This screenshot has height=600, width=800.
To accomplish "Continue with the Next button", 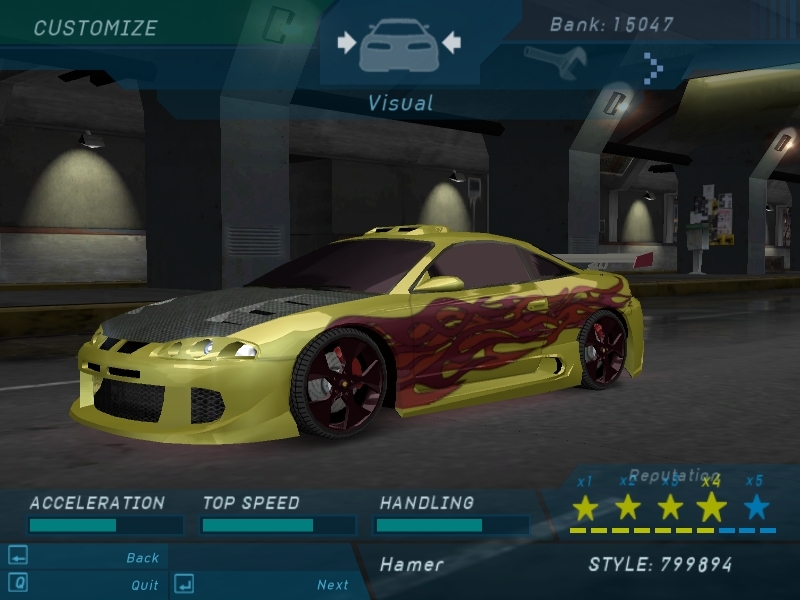I will 332,585.
